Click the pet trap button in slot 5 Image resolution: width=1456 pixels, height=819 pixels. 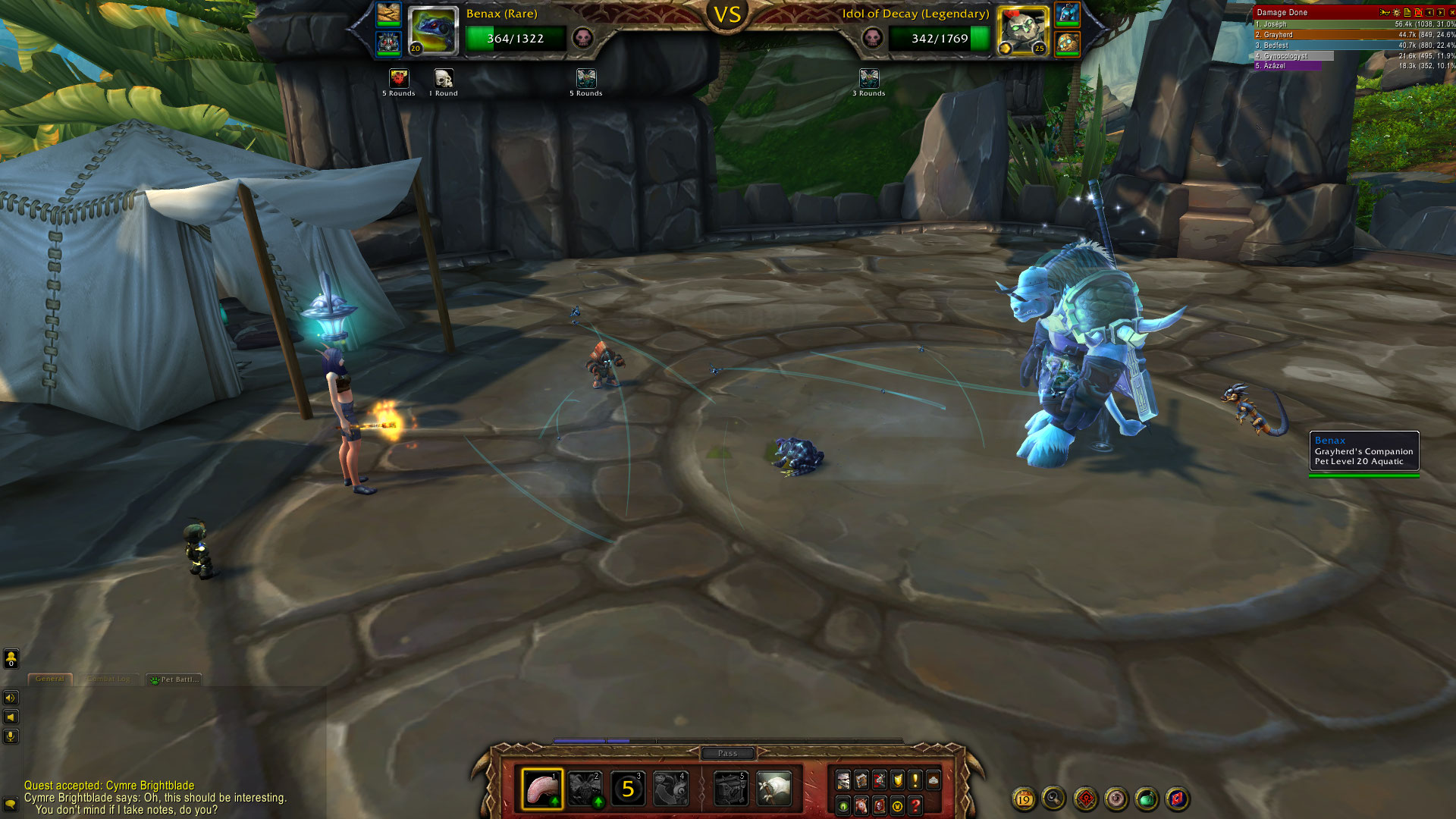tap(731, 789)
